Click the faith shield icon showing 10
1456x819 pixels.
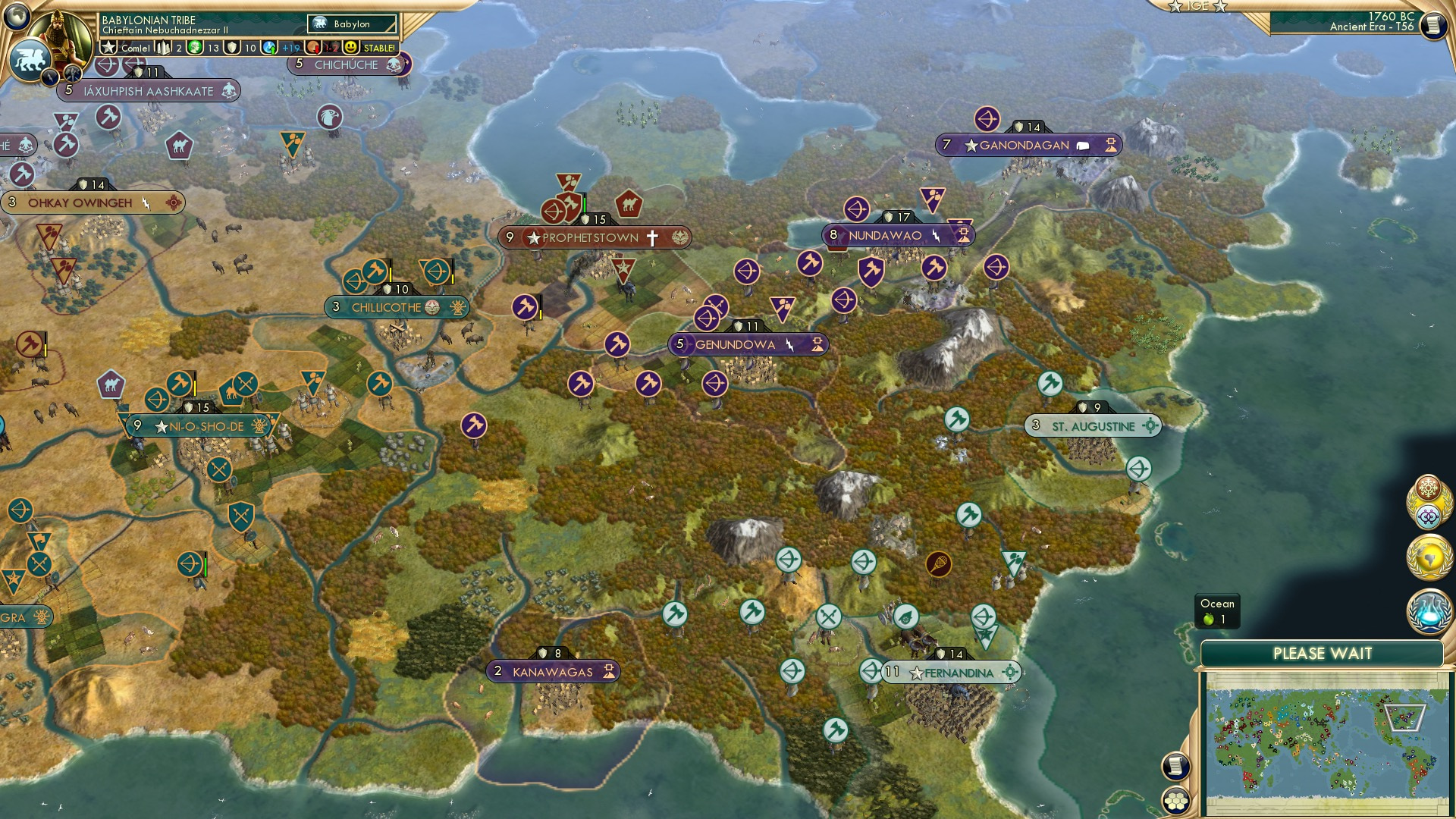tap(231, 47)
